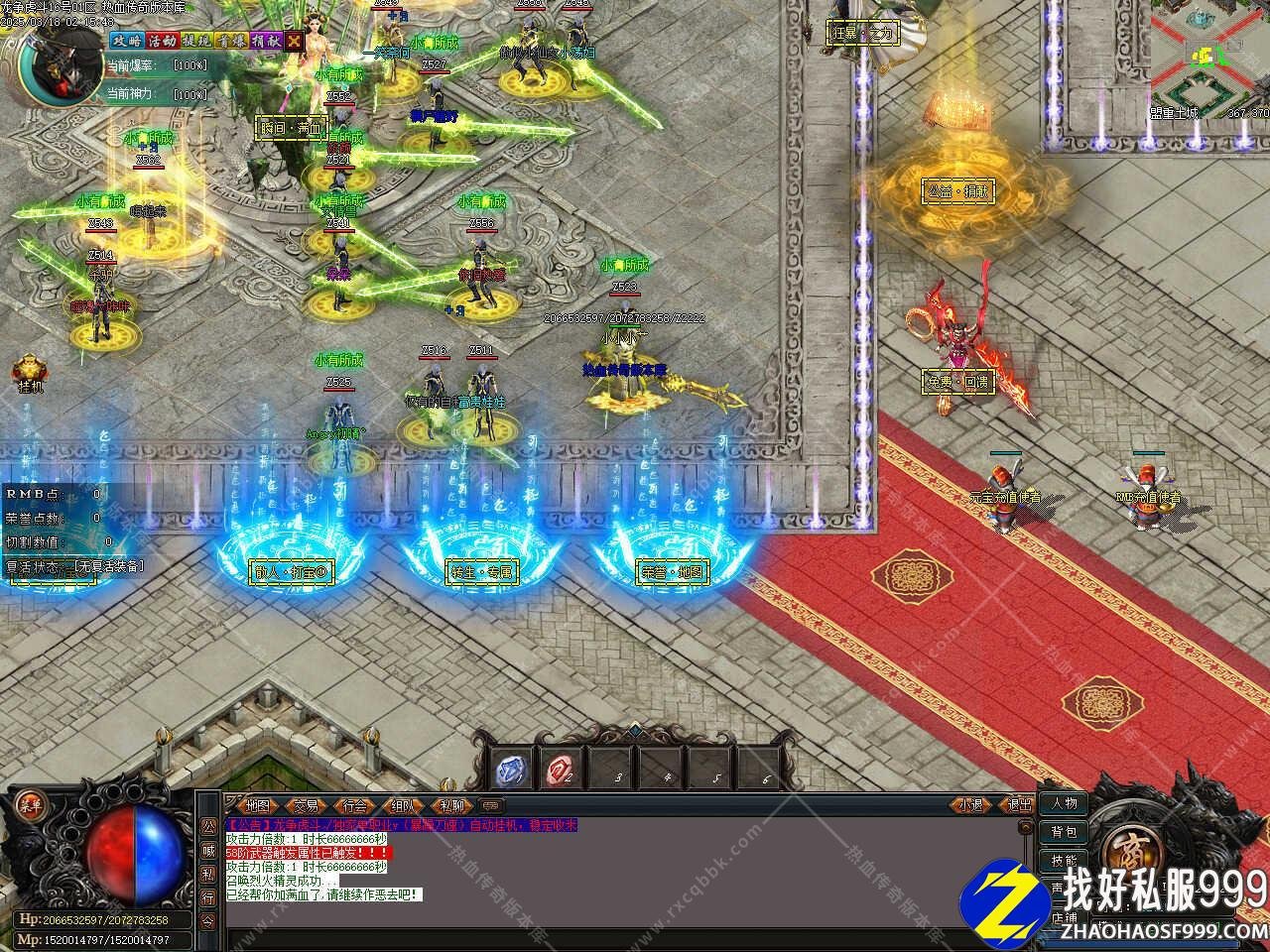The image size is (1270, 952).
Task: Switch to 私聊 private chat
Action: point(451,806)
